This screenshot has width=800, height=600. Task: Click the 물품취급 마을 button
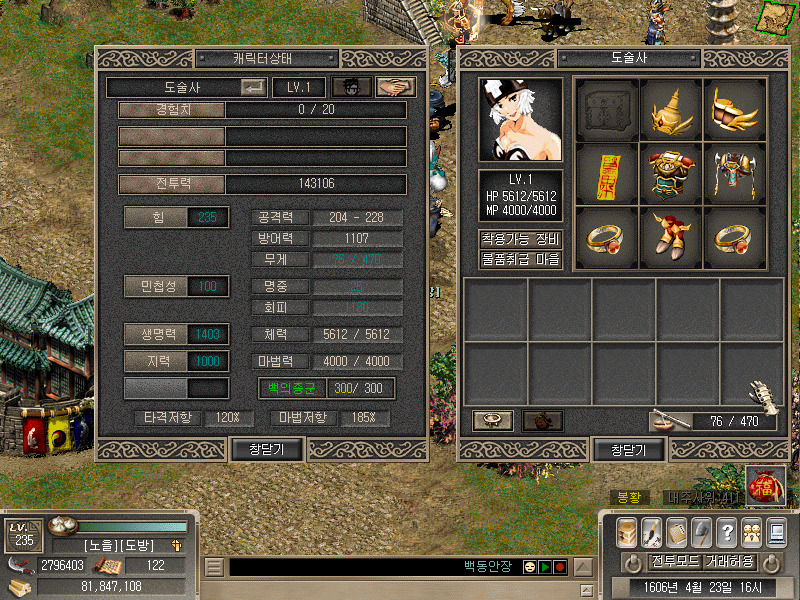coord(520,260)
